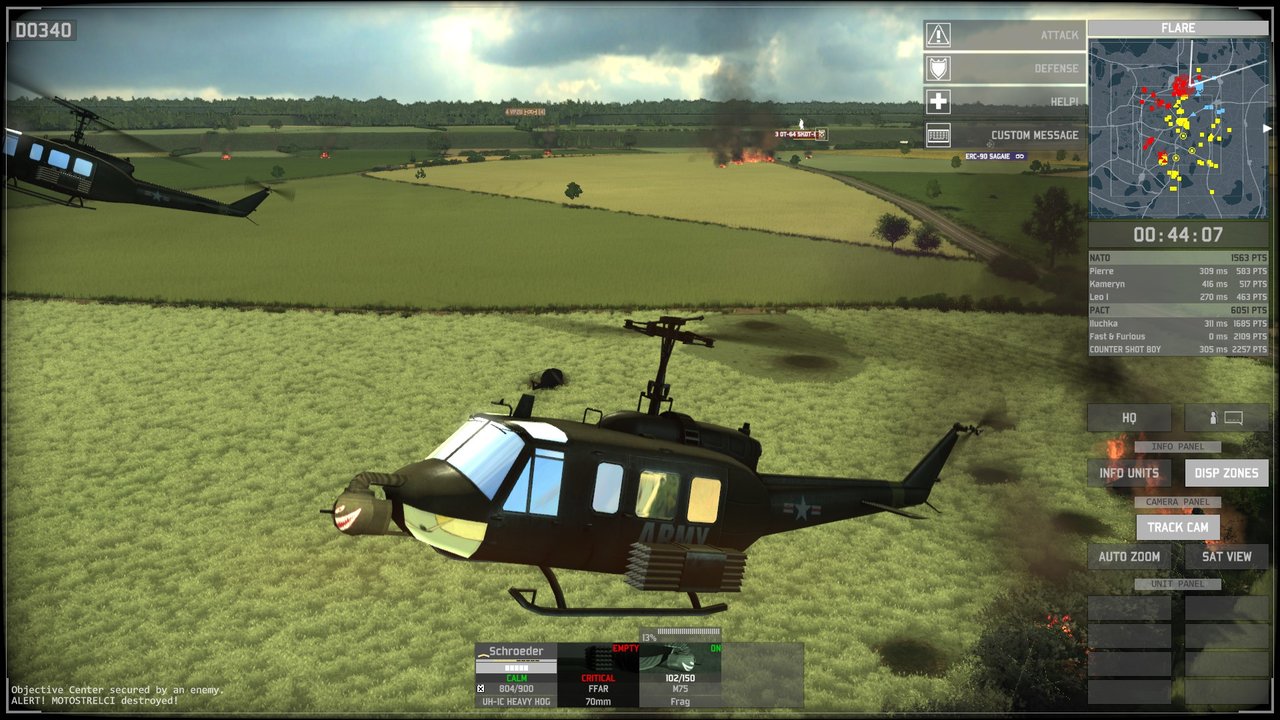Send the Defense flare signal

[x=1004, y=69]
